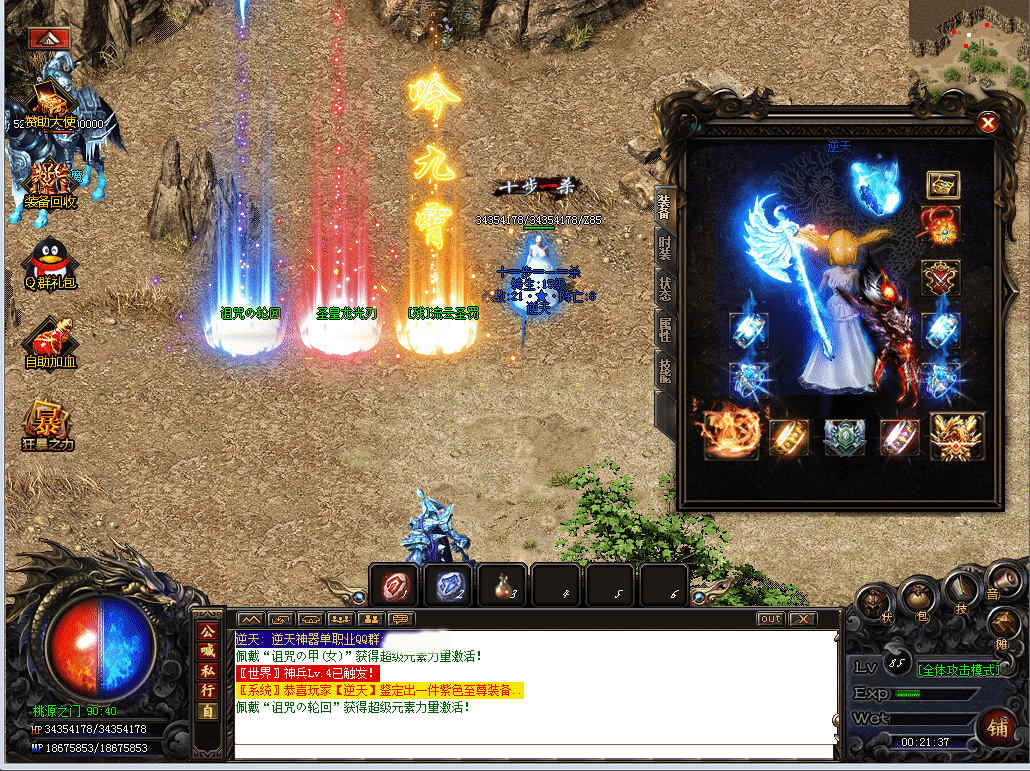Switch to the 时装 fashion tab

tap(665, 247)
